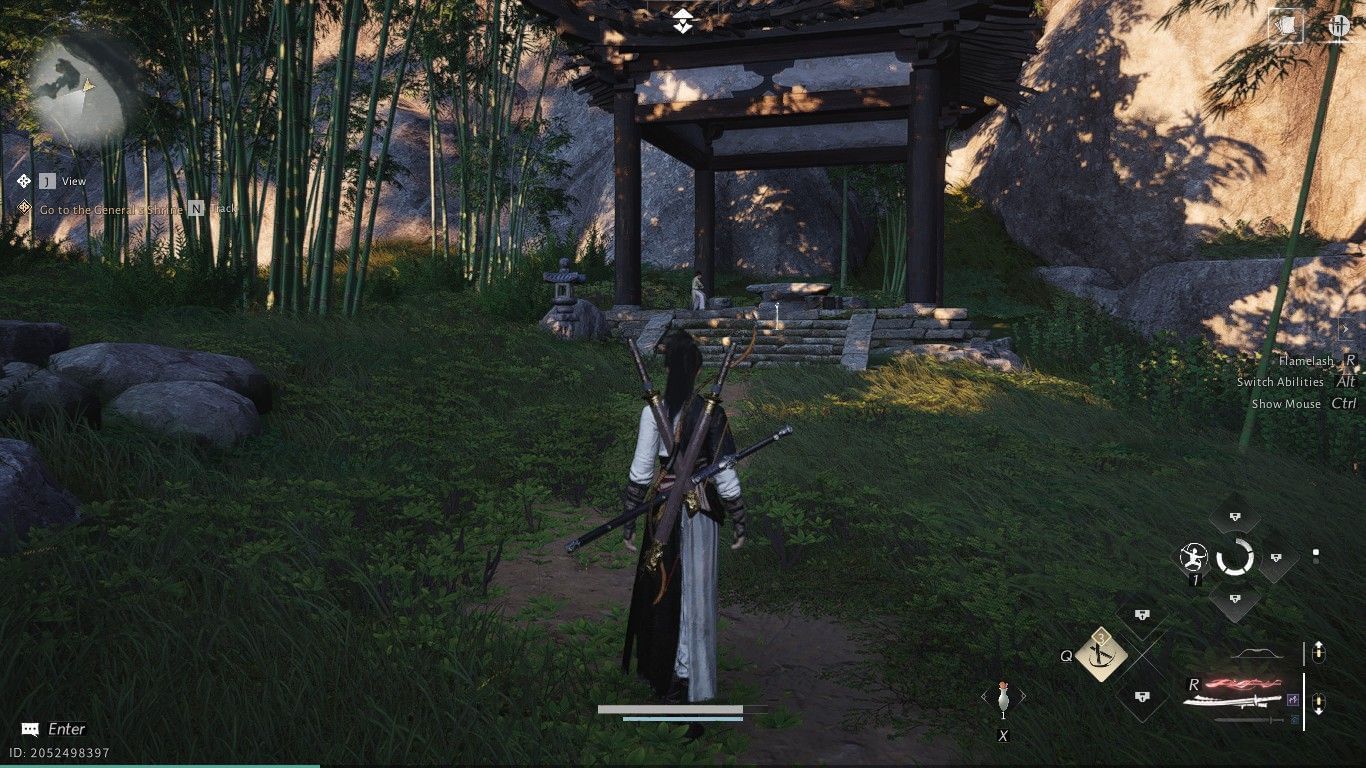
Task: Click the character status icon at top-right
Action: [1338, 27]
